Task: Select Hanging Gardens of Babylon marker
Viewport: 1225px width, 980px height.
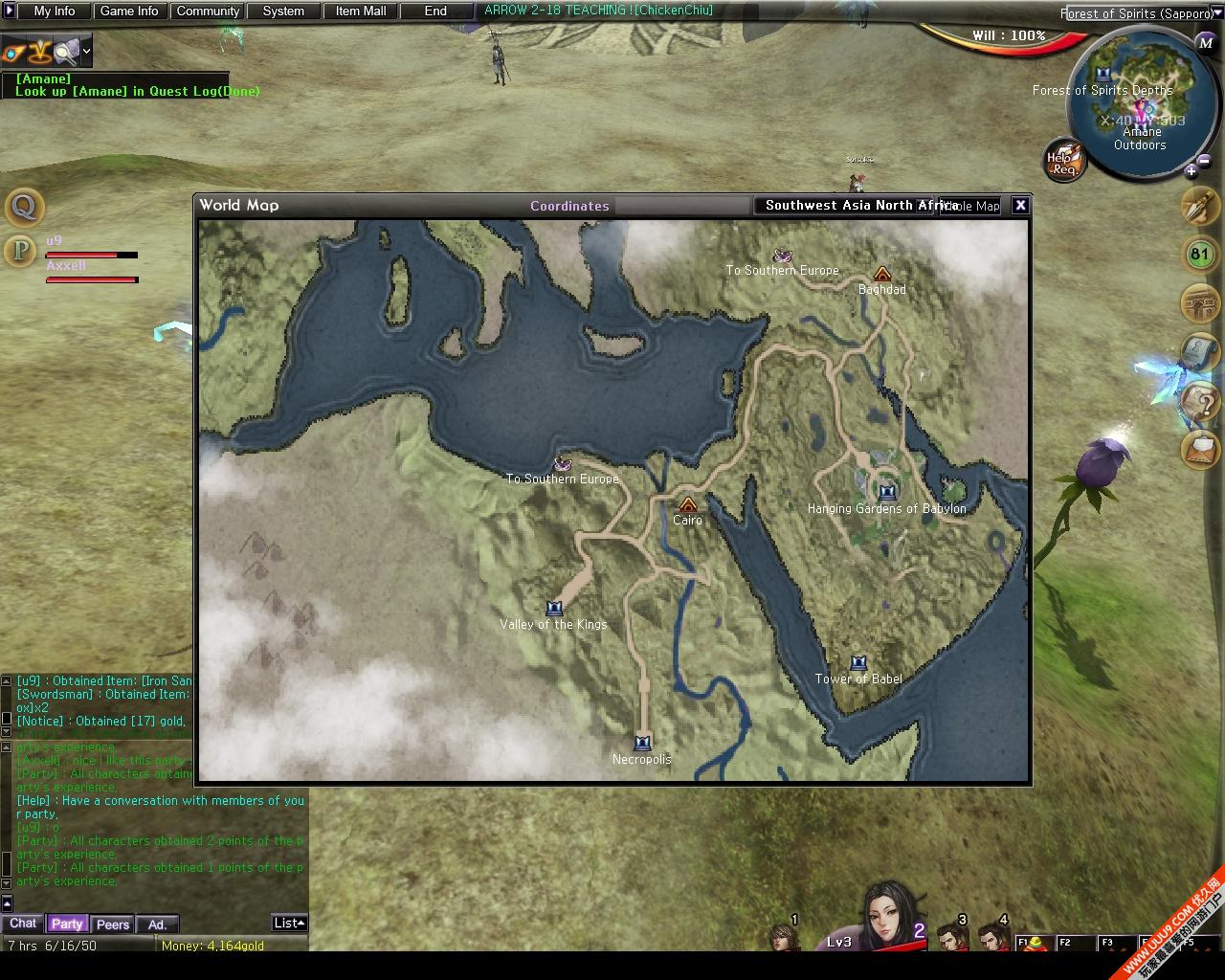Action: coord(887,492)
